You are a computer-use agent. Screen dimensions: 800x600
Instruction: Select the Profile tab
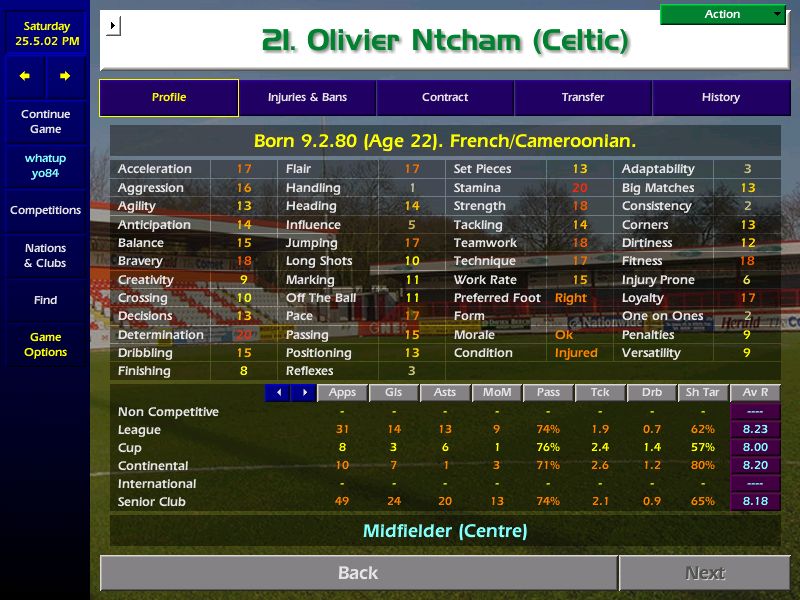pyautogui.click(x=169, y=98)
